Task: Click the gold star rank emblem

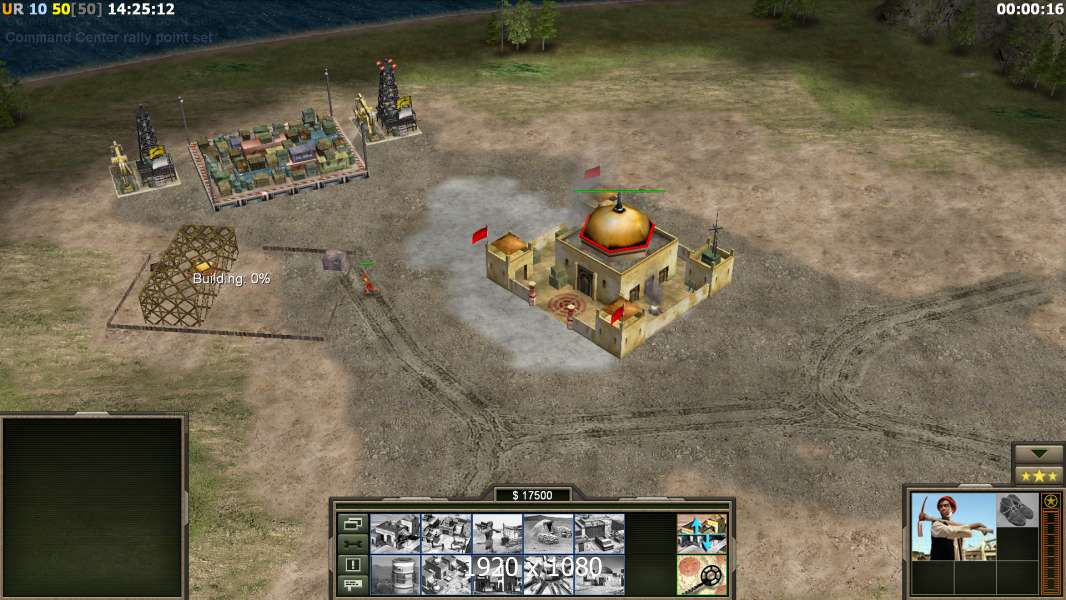Action: pyautogui.click(x=1051, y=502)
